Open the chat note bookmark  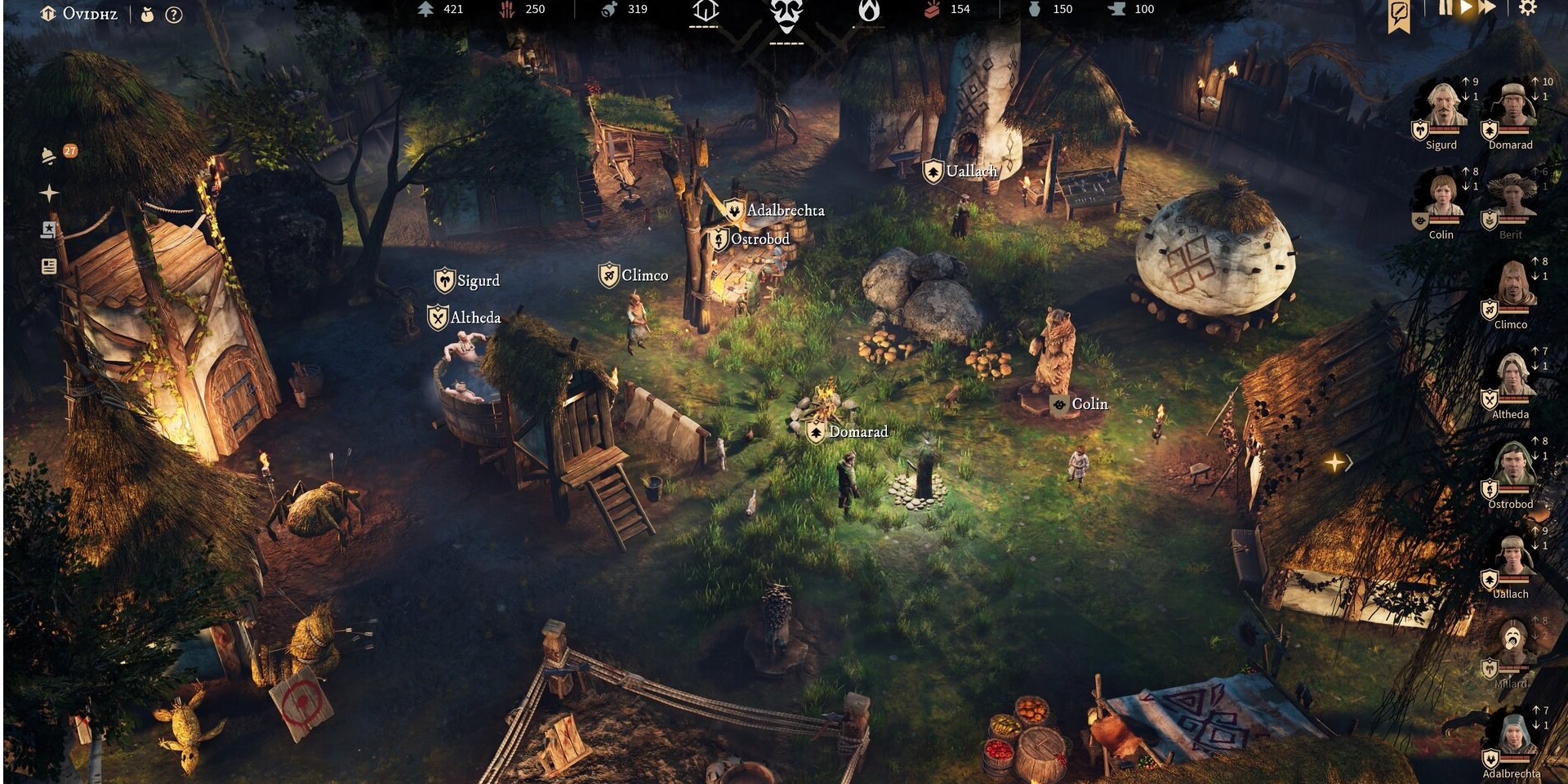point(1400,14)
